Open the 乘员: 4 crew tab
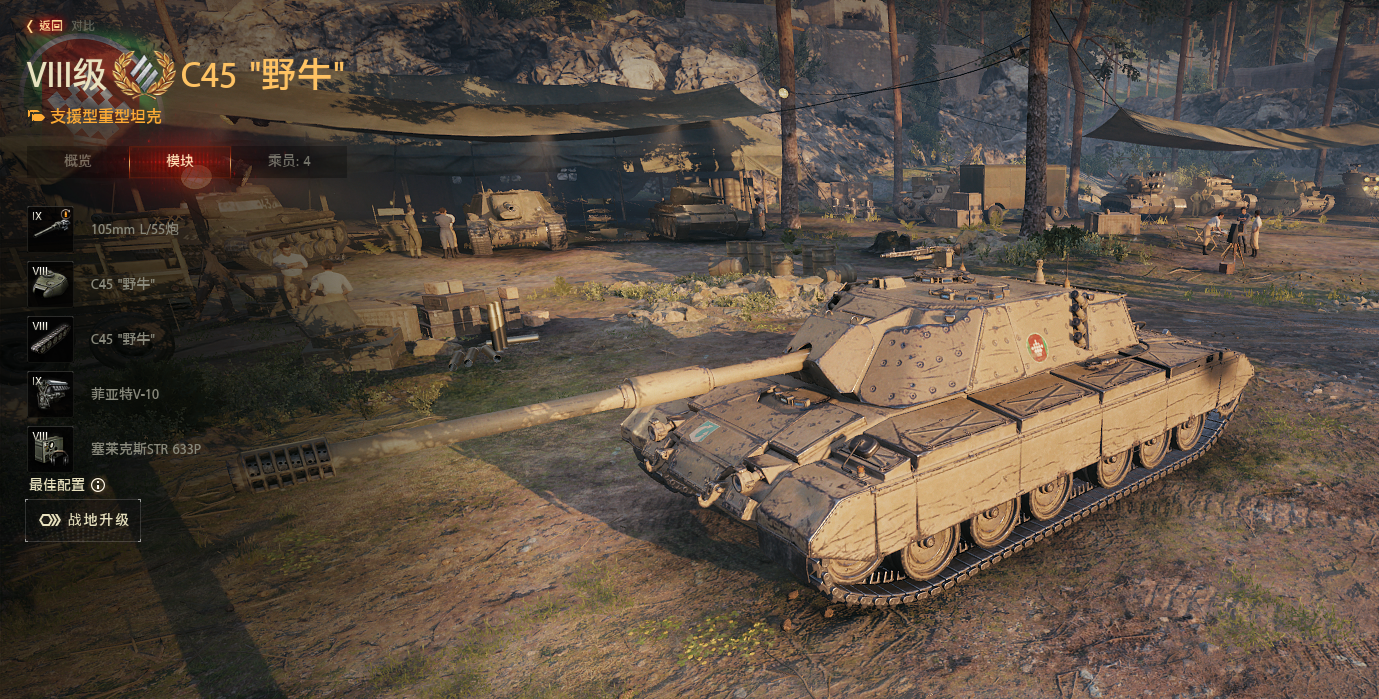The width and height of the screenshot is (1379, 699). [289, 161]
